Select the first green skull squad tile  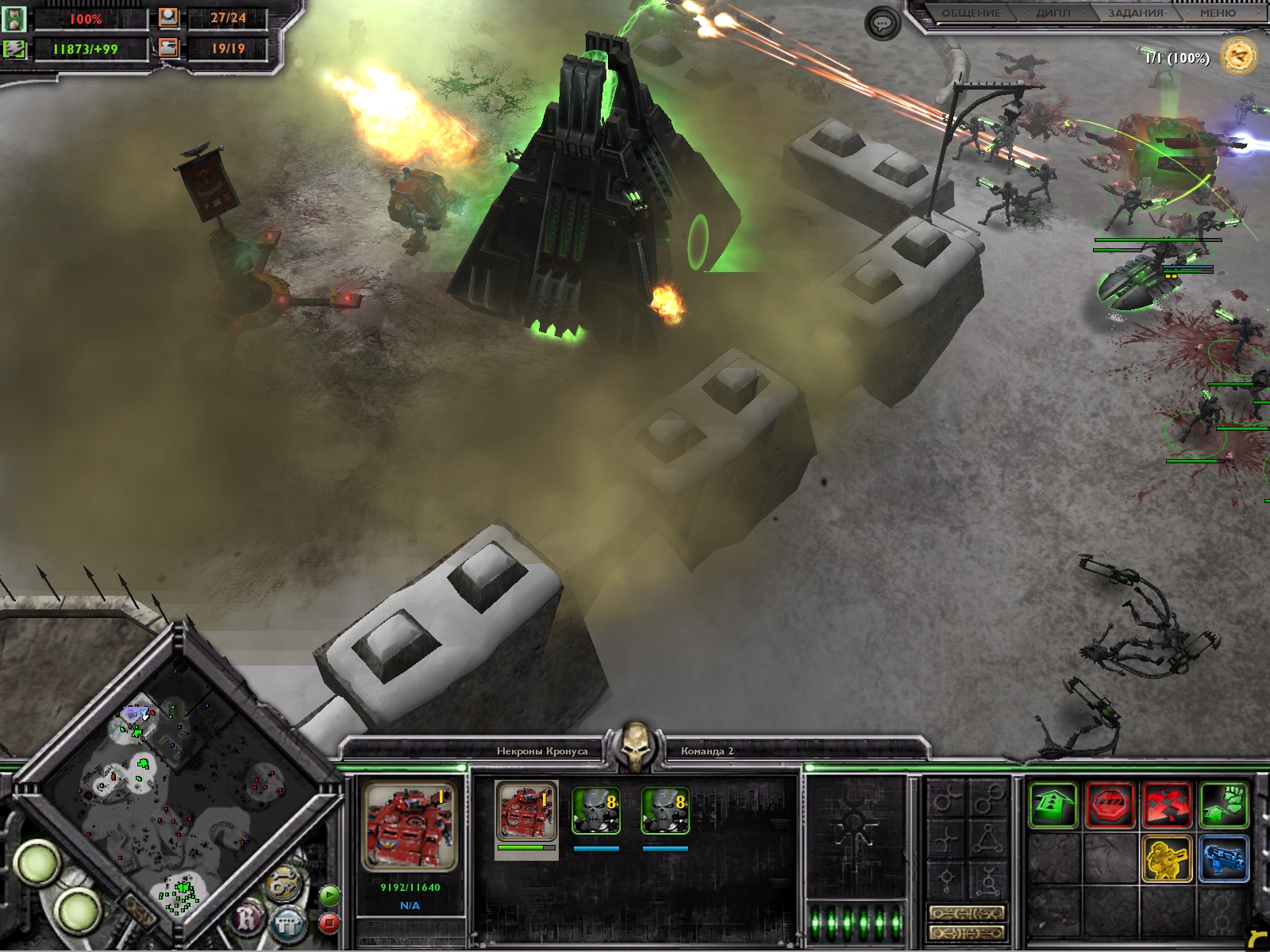pos(595,811)
